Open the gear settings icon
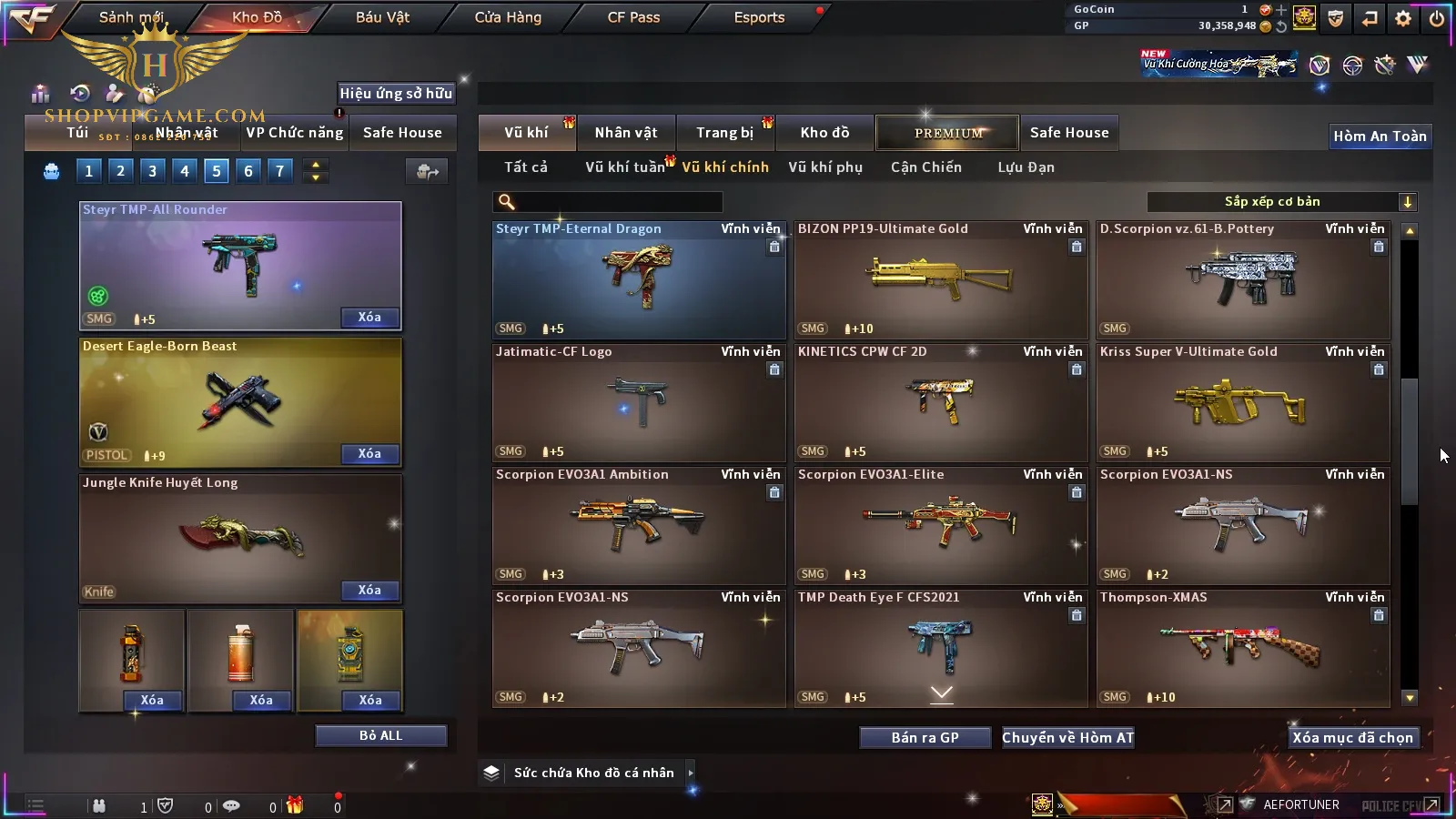Screen dimensions: 1456x819 pos(1403,18)
